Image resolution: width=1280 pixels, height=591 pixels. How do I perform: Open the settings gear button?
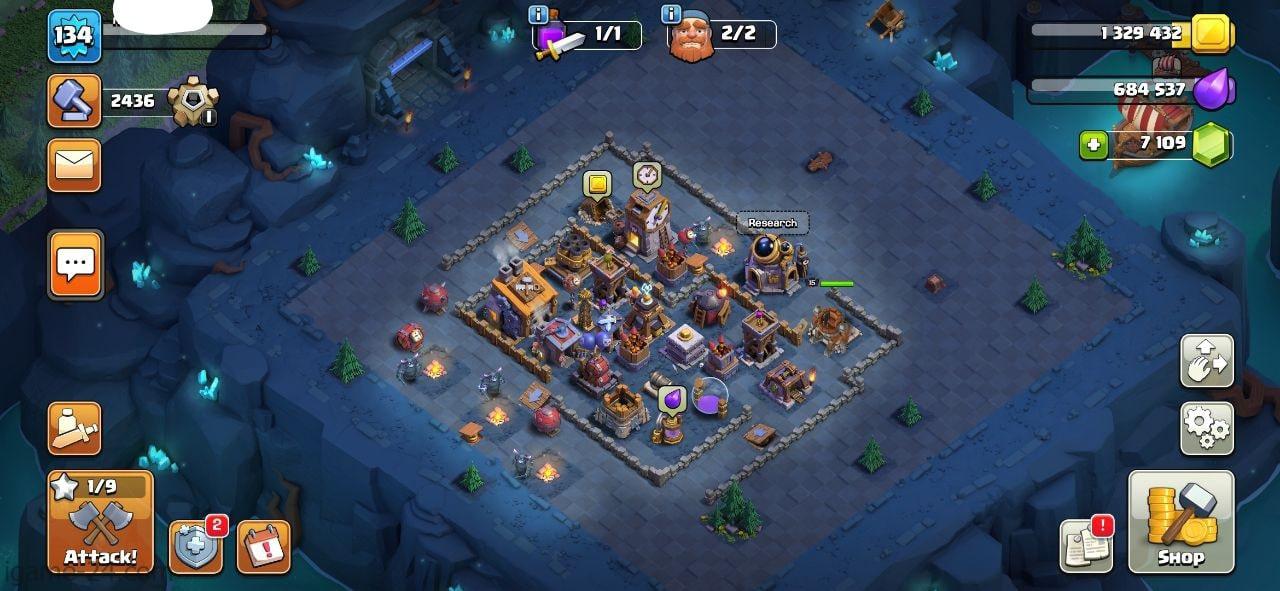pyautogui.click(x=1207, y=428)
